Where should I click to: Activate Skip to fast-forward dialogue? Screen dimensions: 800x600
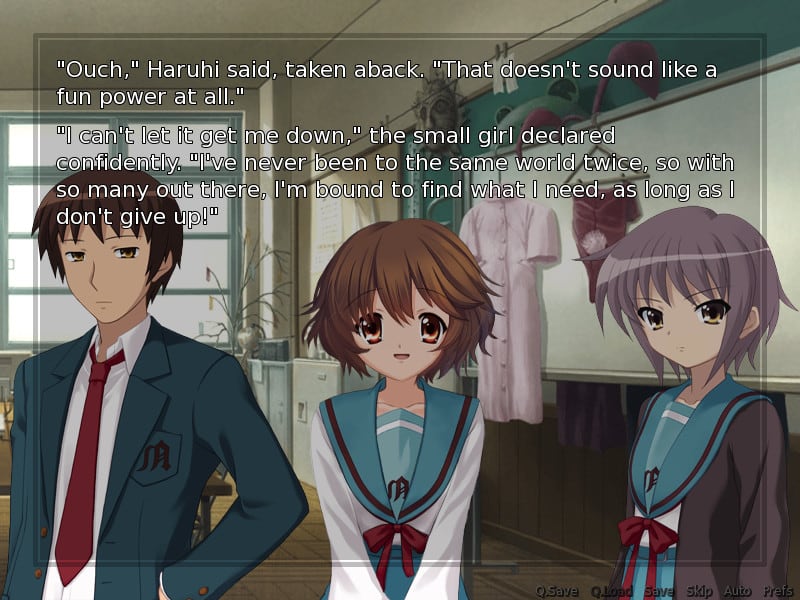click(x=700, y=591)
